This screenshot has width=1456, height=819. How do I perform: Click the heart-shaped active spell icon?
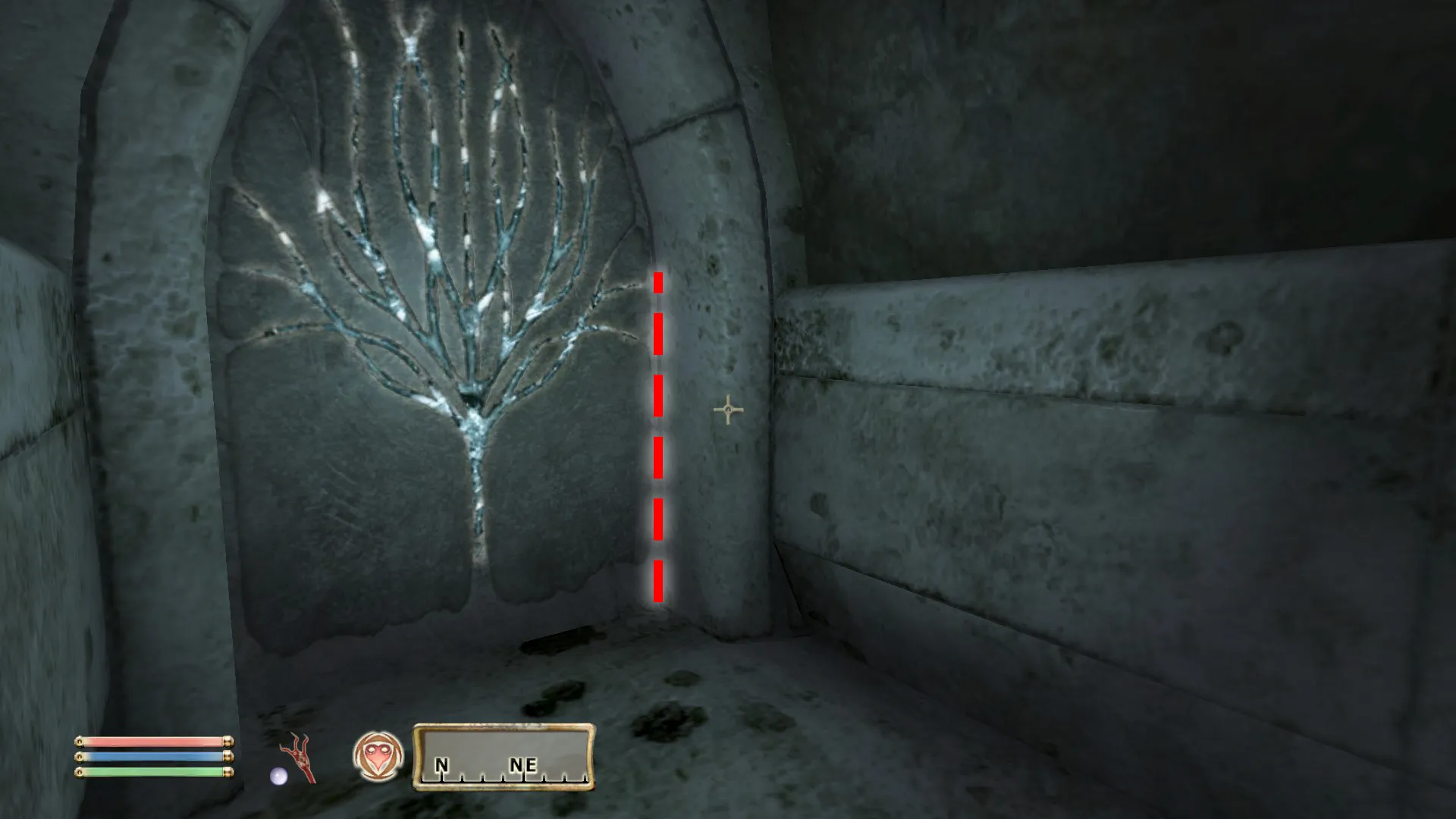click(x=378, y=756)
